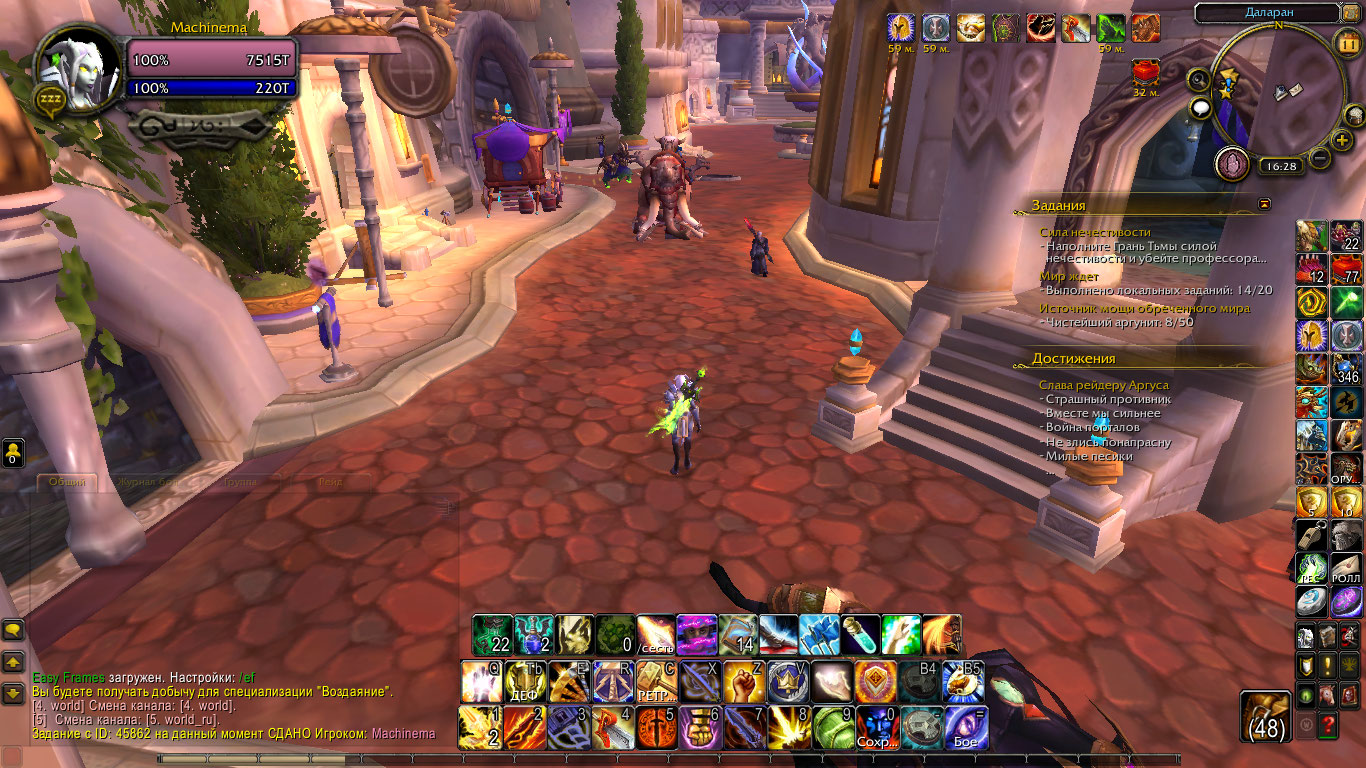The height and width of the screenshot is (768, 1366).
Task: Use the book item with 14 charges
Action: point(738,635)
